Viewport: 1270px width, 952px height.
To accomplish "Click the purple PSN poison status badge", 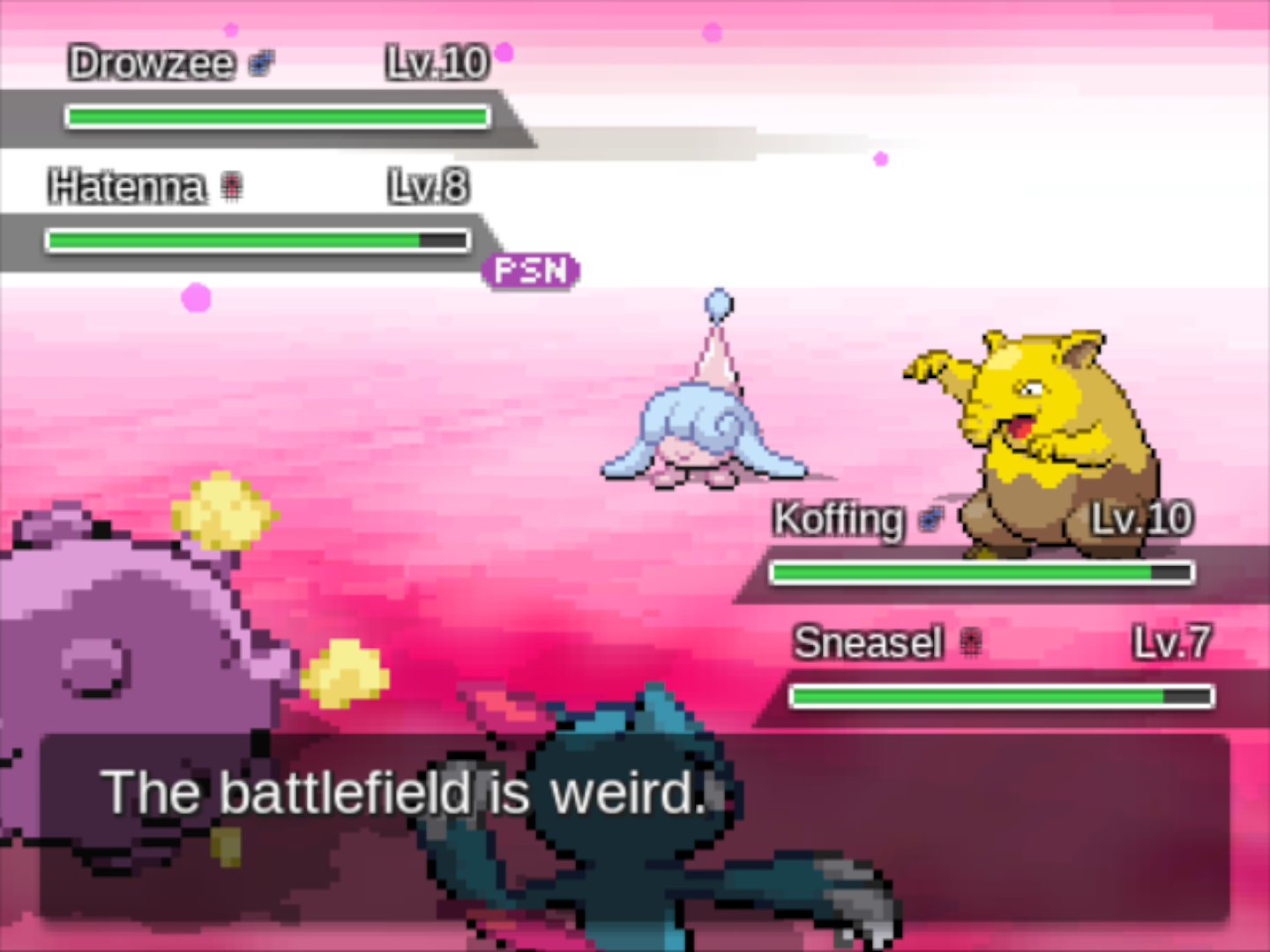I will (528, 270).
